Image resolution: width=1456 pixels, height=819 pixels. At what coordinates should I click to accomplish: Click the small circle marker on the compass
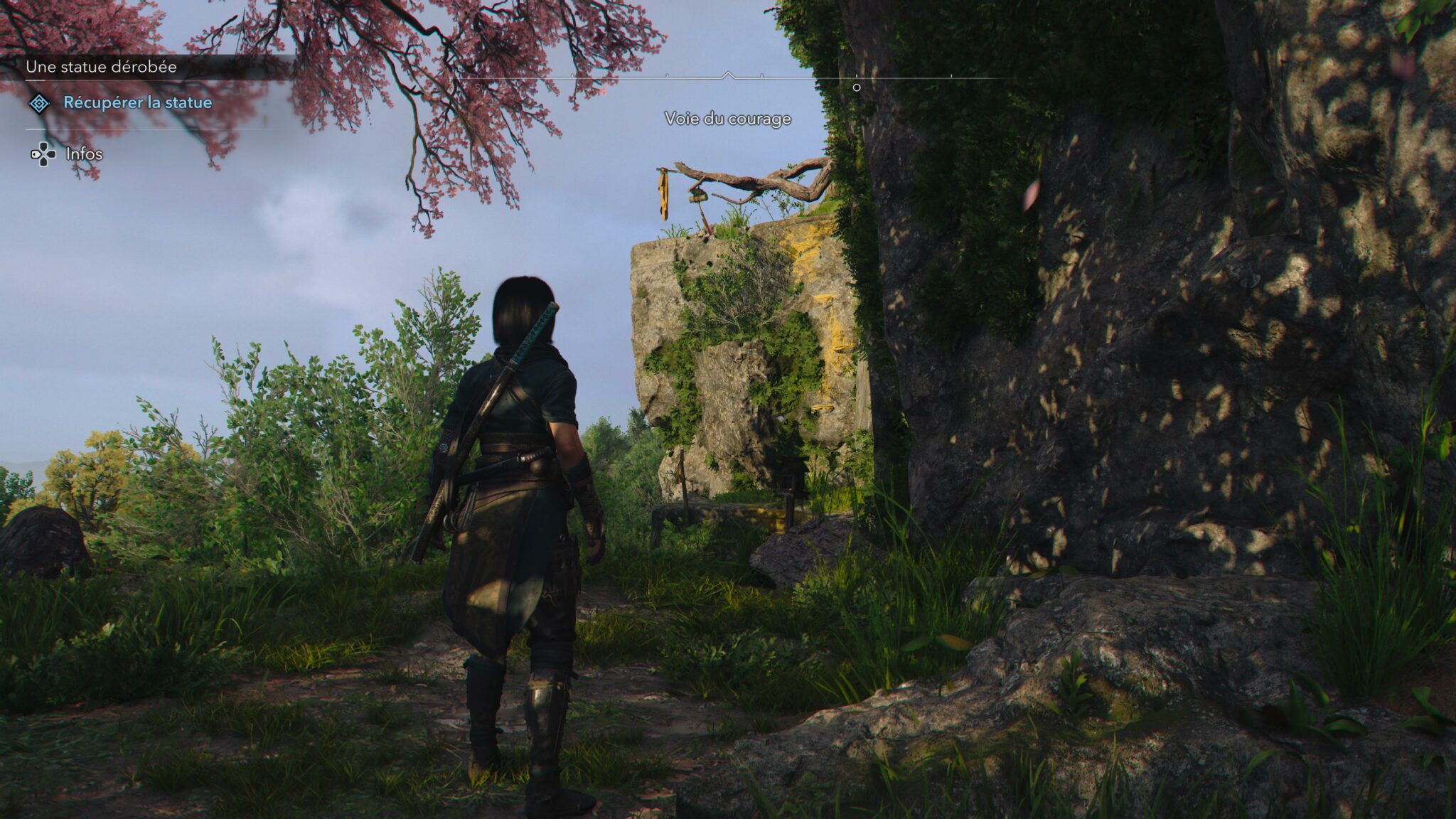pos(857,87)
